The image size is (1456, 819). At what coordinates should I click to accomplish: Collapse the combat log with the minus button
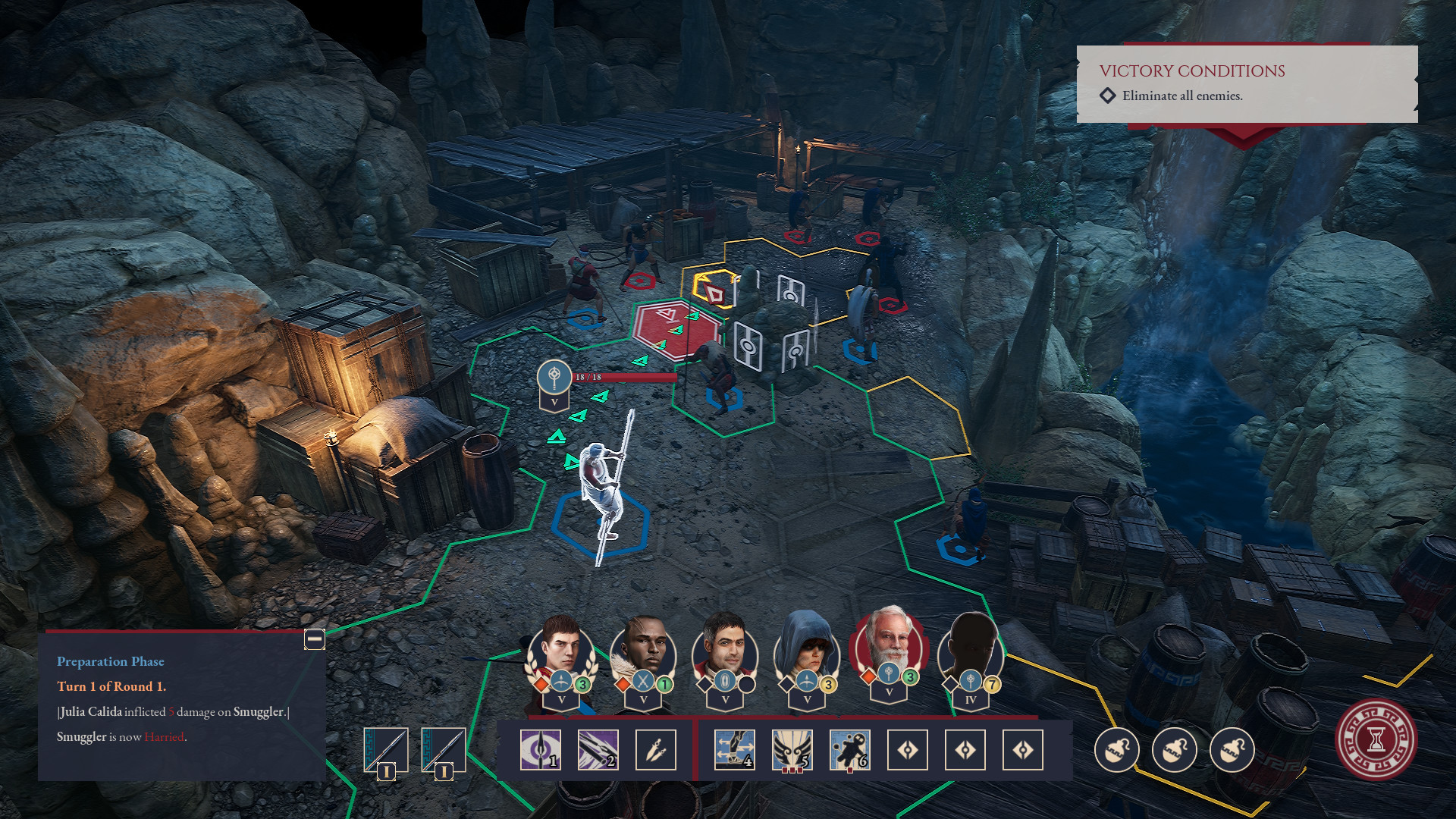[313, 639]
